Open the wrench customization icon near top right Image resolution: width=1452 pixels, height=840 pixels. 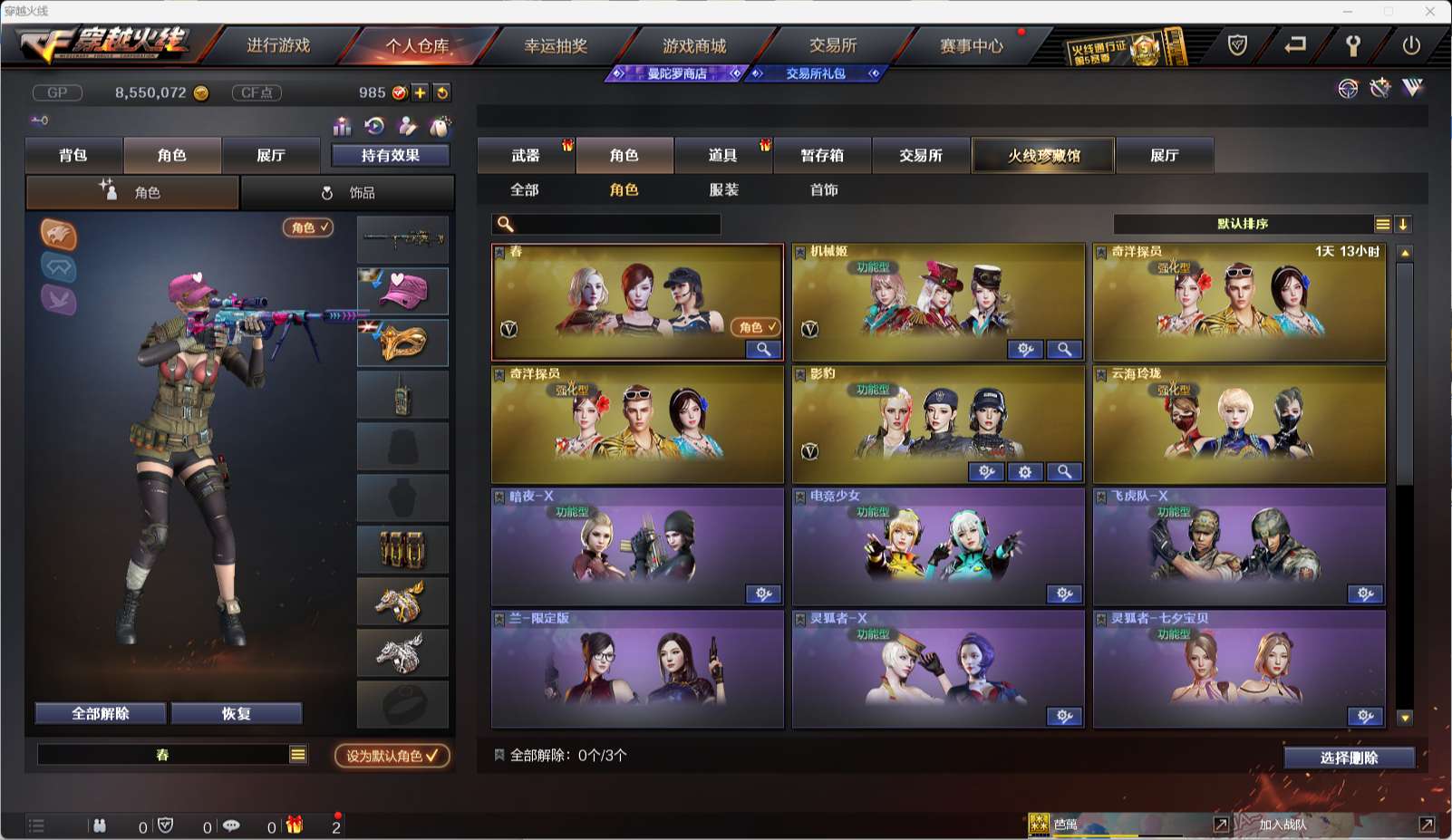1380,90
